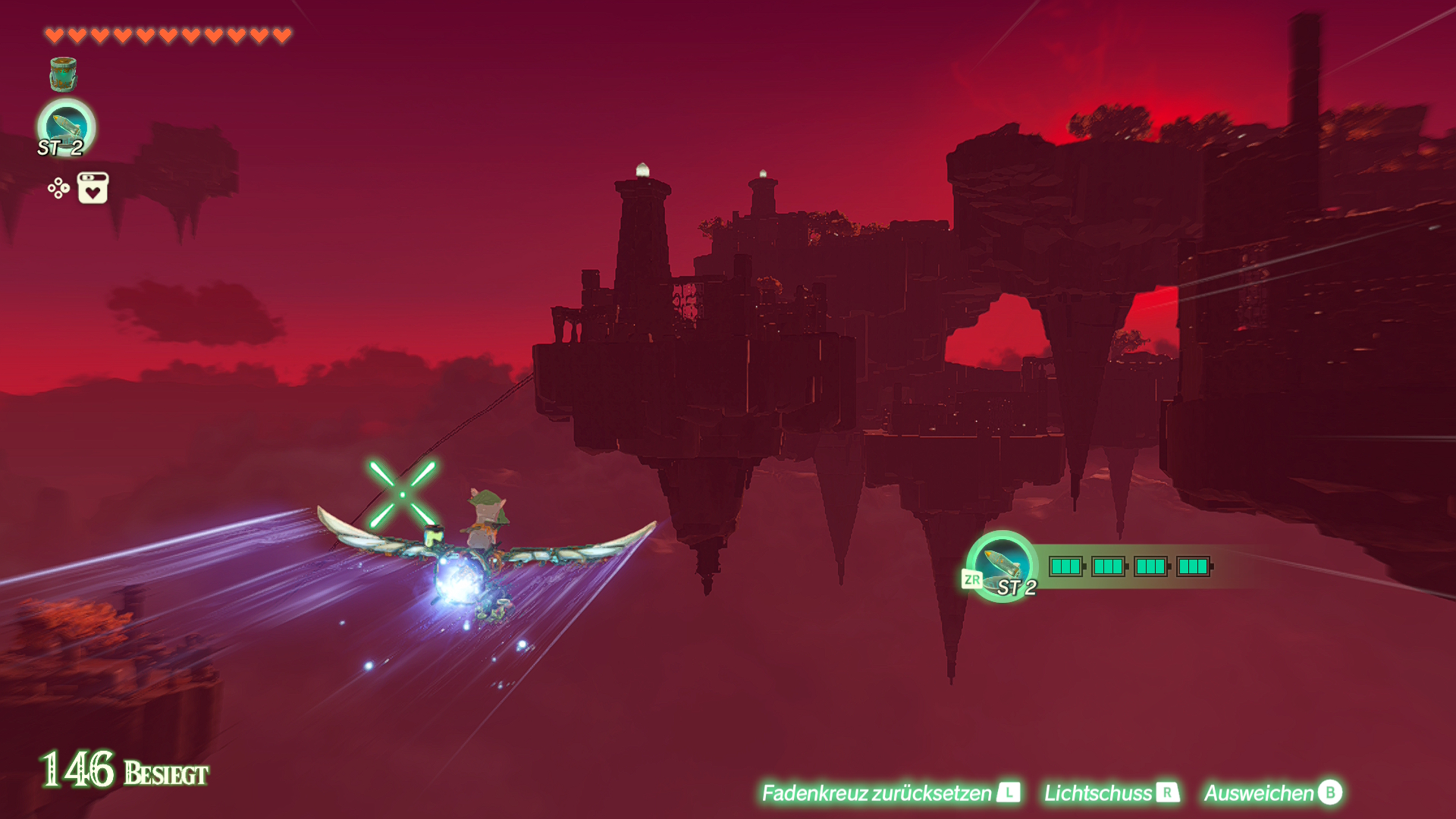Trigger the ST 2 ability beside the battery cells
Image resolution: width=1456 pixels, height=819 pixels.
(1002, 566)
